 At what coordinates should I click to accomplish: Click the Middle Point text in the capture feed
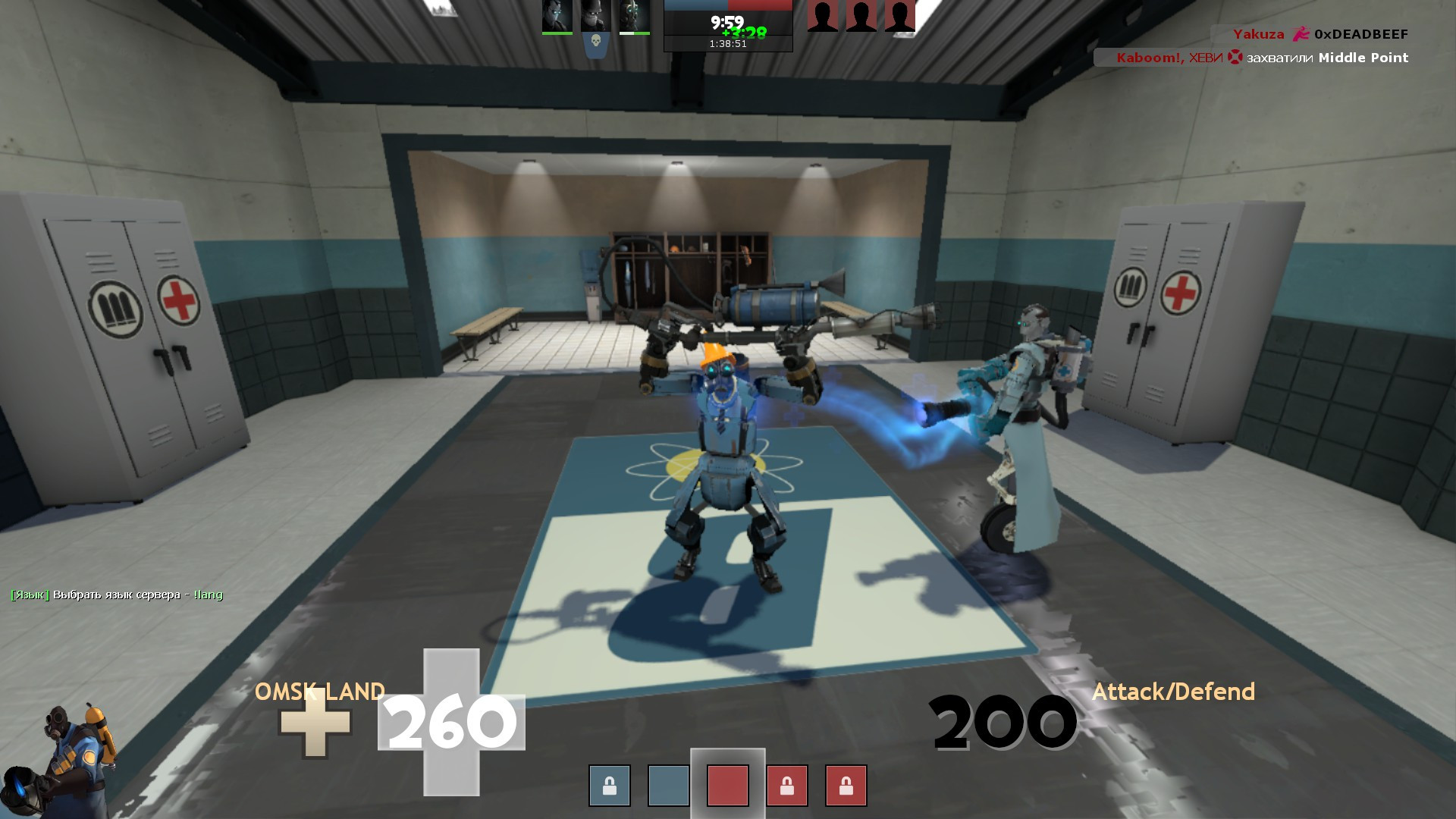[1363, 58]
